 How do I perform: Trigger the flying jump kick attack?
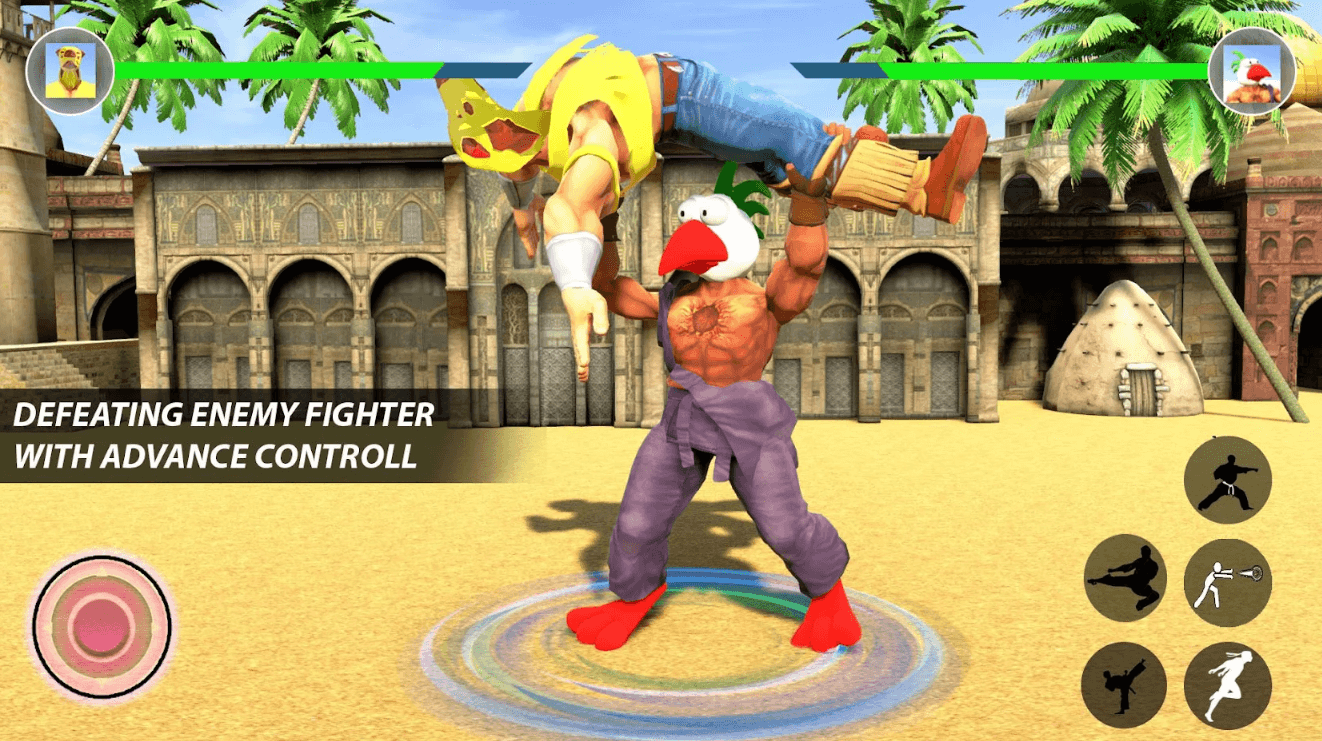tap(1126, 577)
